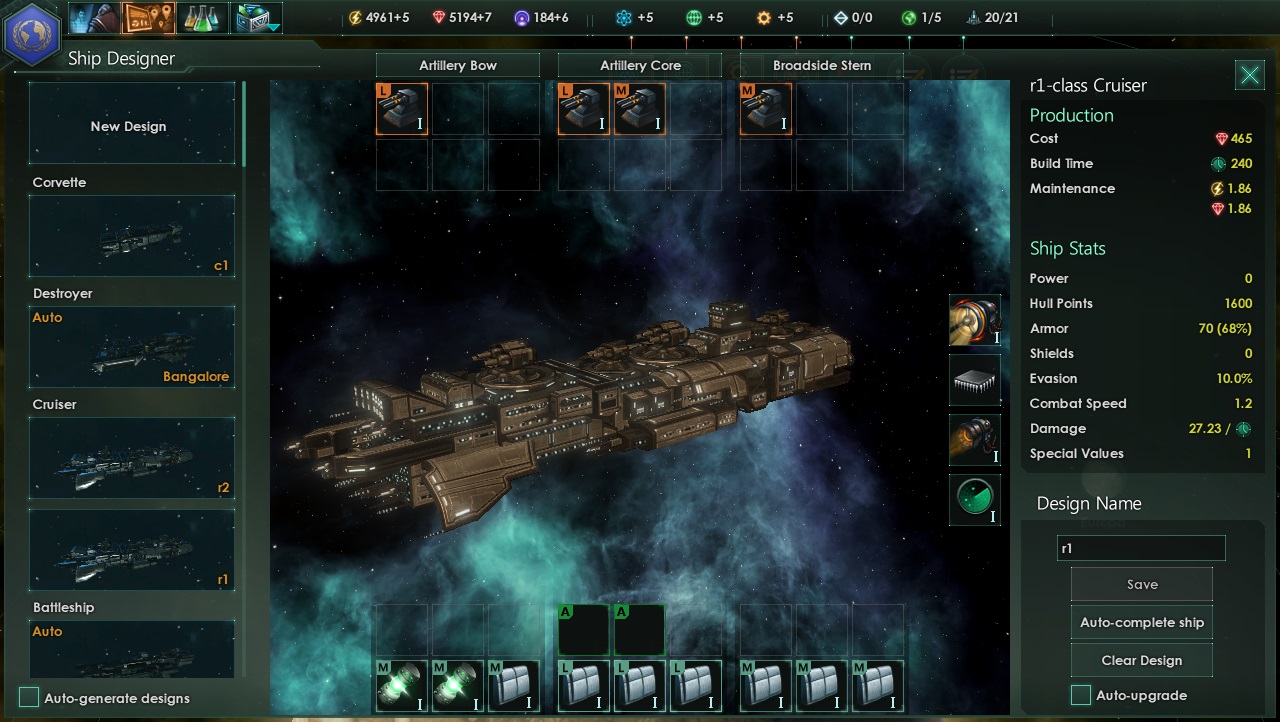Select the large weapon in Artillery Bow
This screenshot has height=722, width=1280.
401,108
